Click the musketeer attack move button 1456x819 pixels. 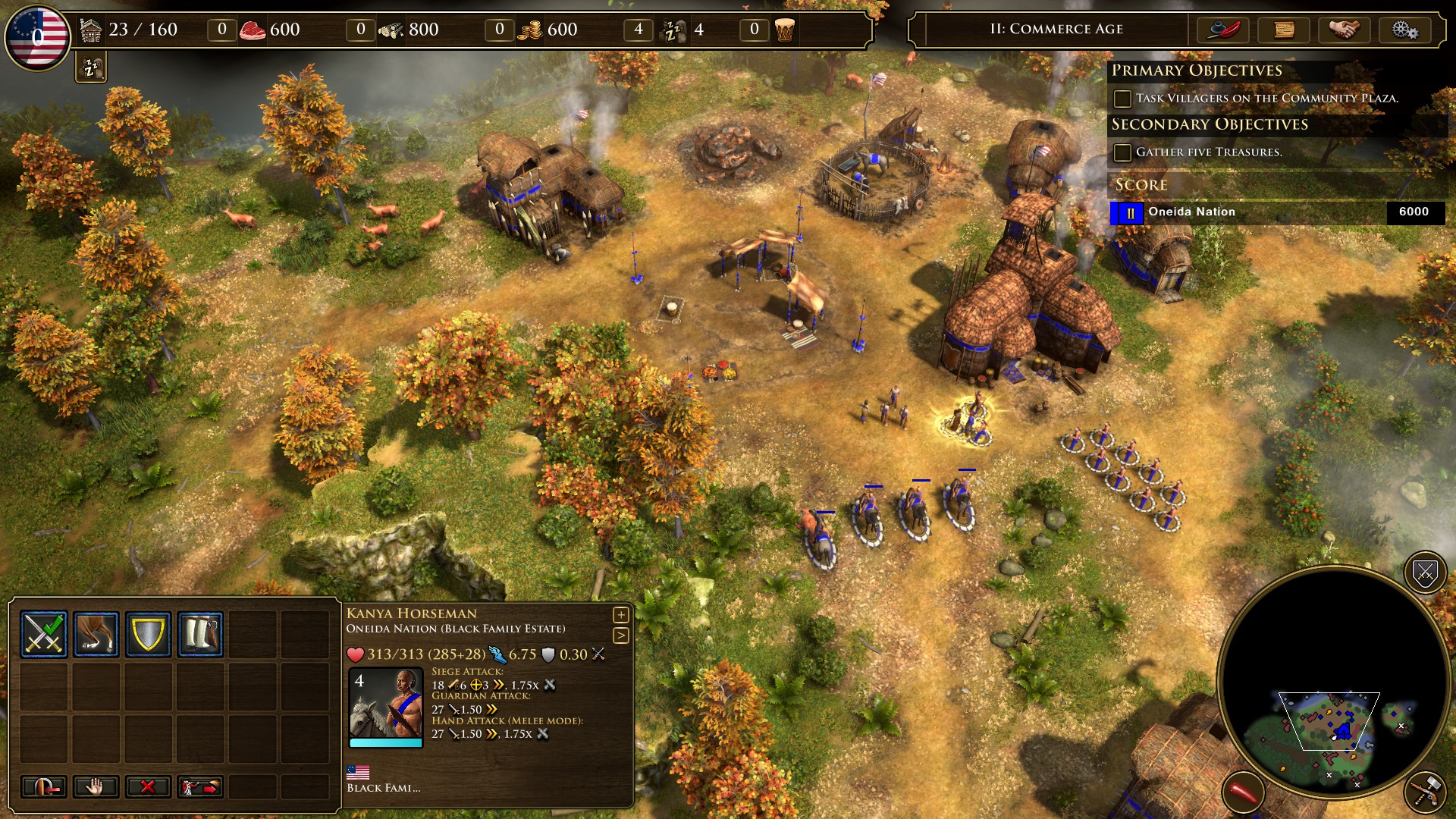coord(200,786)
